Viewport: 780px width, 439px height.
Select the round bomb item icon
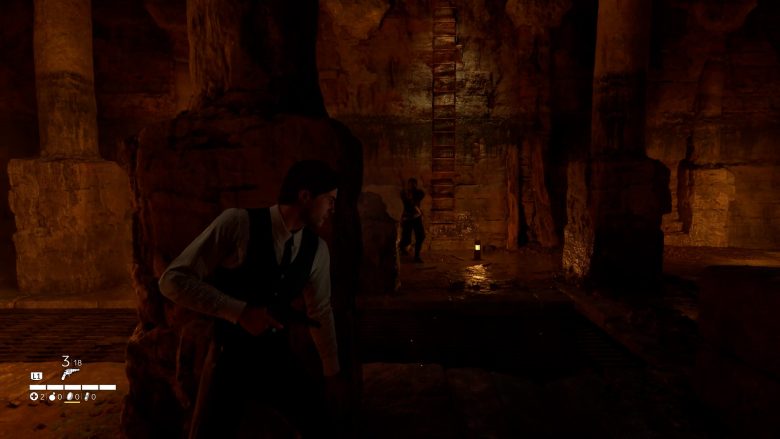(x=53, y=397)
